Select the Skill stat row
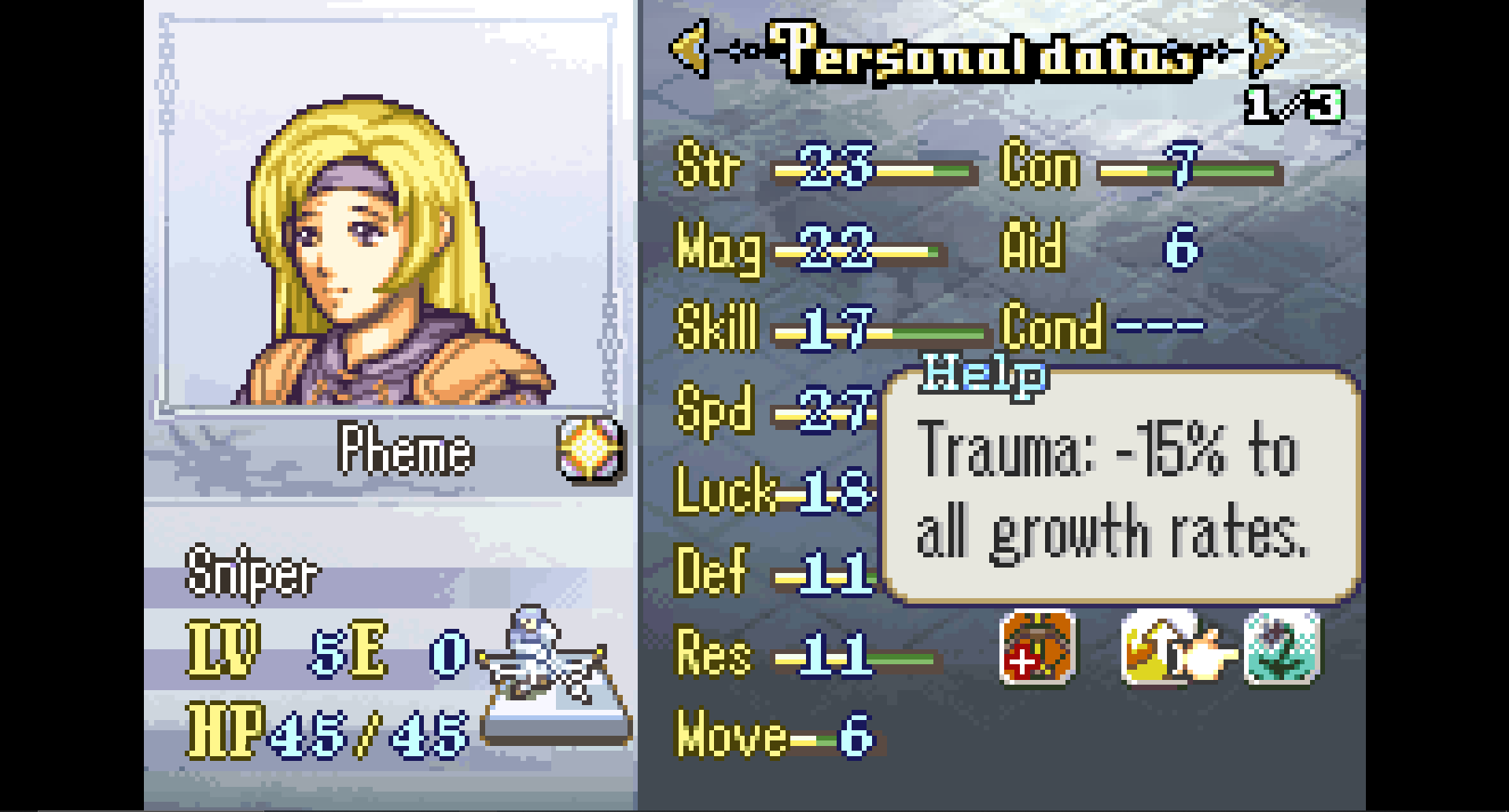Image resolution: width=1509 pixels, height=812 pixels. pos(828,330)
